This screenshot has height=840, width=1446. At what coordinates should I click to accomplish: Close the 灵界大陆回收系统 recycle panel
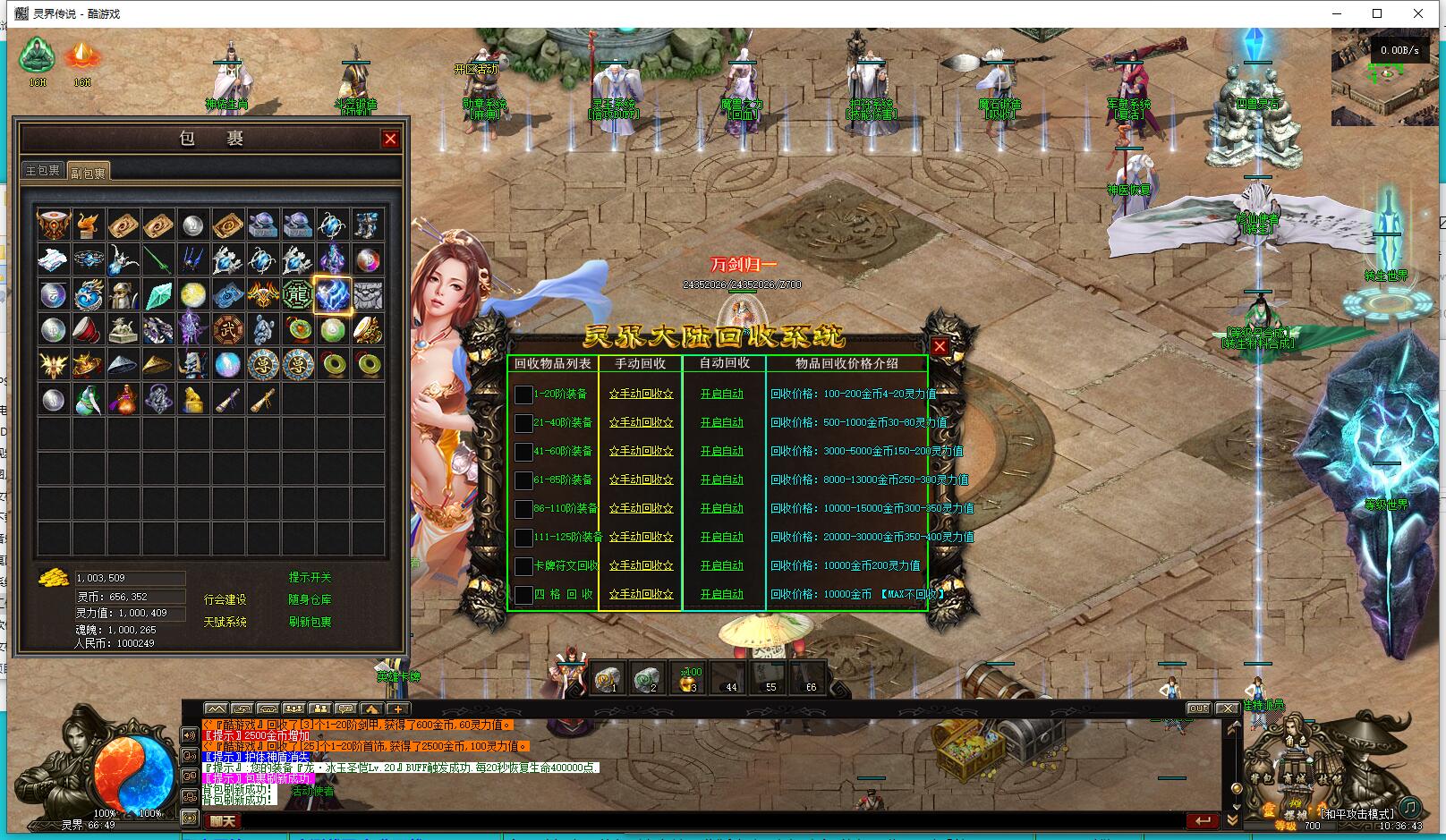point(939,347)
